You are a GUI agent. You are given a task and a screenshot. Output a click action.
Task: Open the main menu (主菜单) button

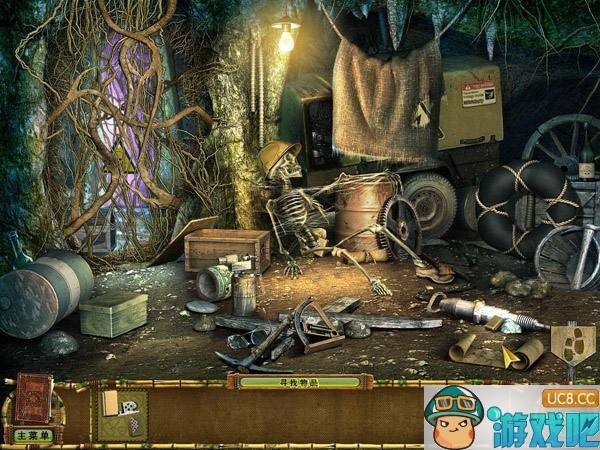click(x=32, y=435)
